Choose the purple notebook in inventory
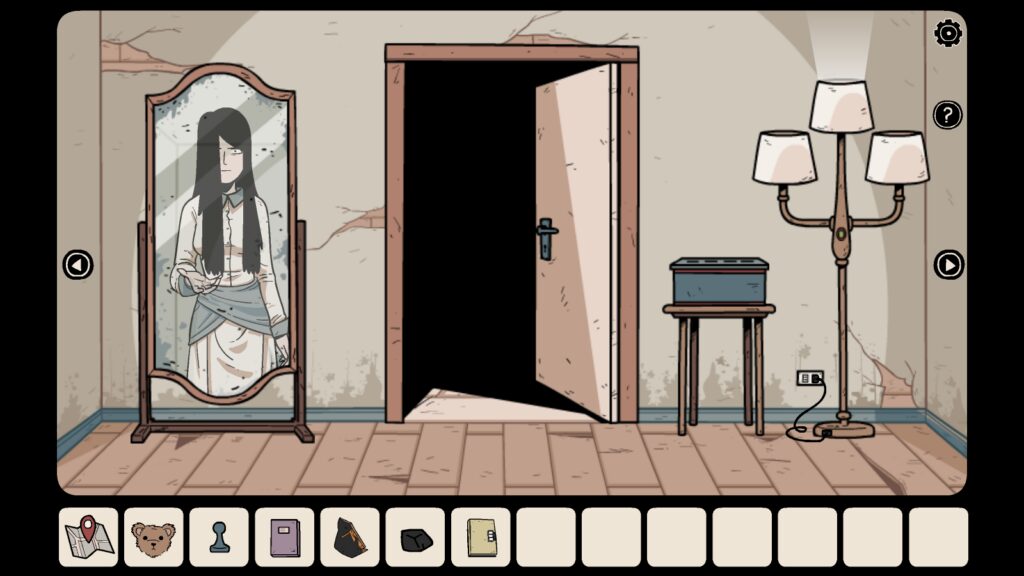1024x576 pixels. [x=284, y=538]
